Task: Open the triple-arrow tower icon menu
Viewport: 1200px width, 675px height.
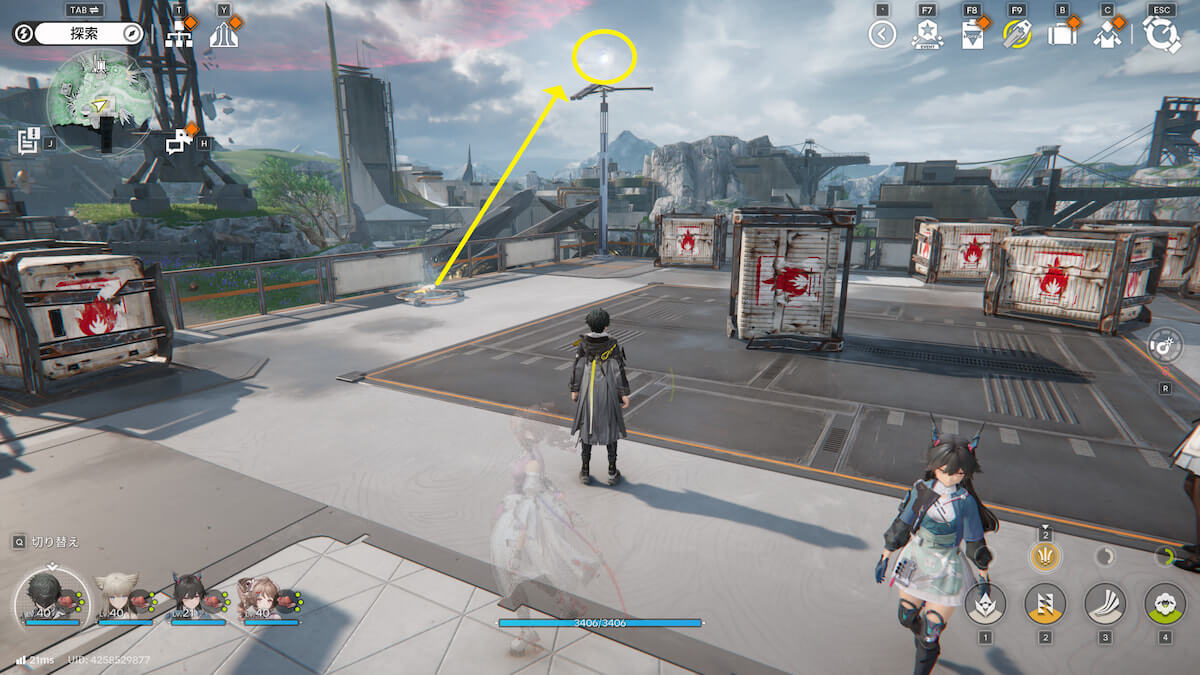Action: tap(223, 35)
